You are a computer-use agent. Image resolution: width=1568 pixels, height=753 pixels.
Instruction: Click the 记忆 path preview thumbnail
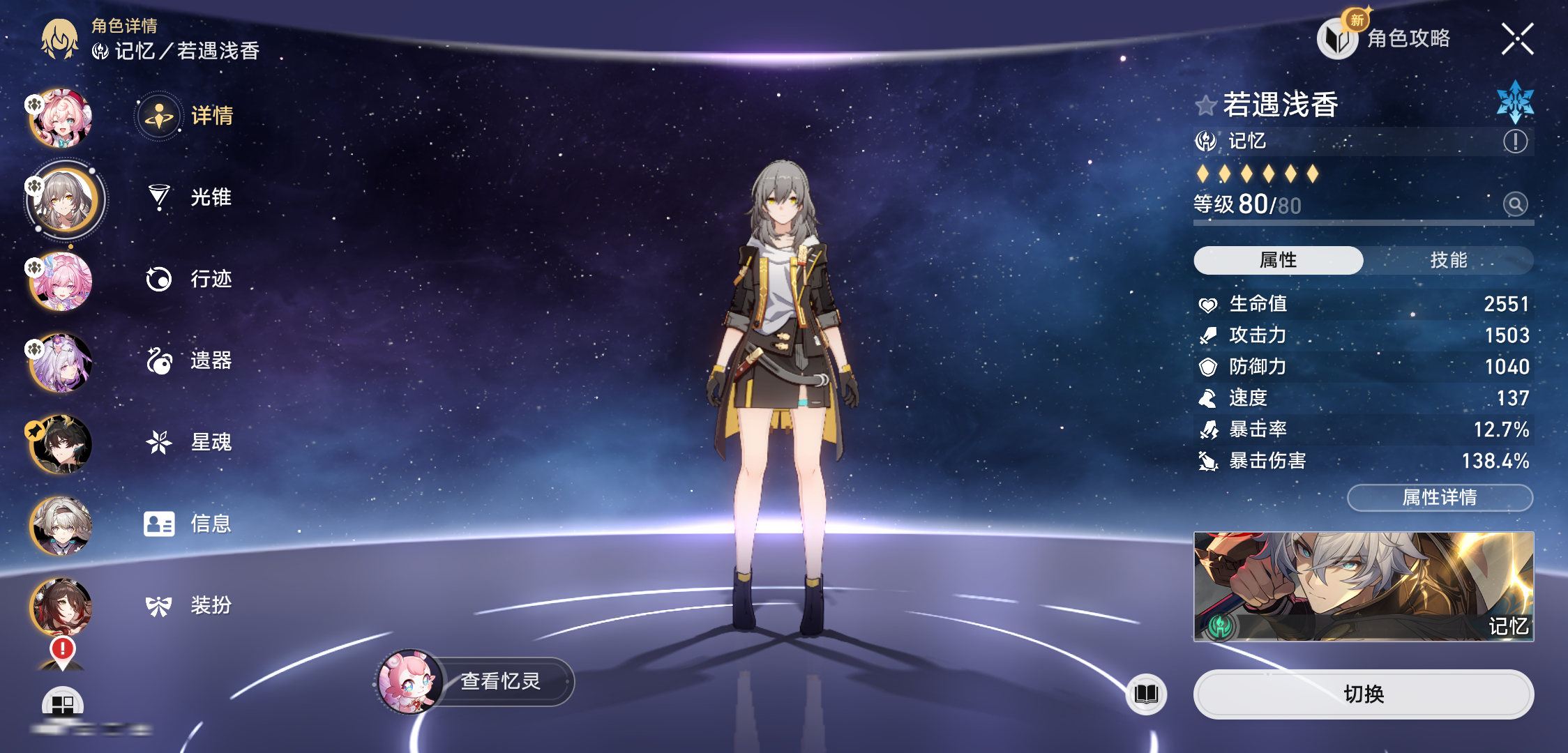coord(1363,586)
